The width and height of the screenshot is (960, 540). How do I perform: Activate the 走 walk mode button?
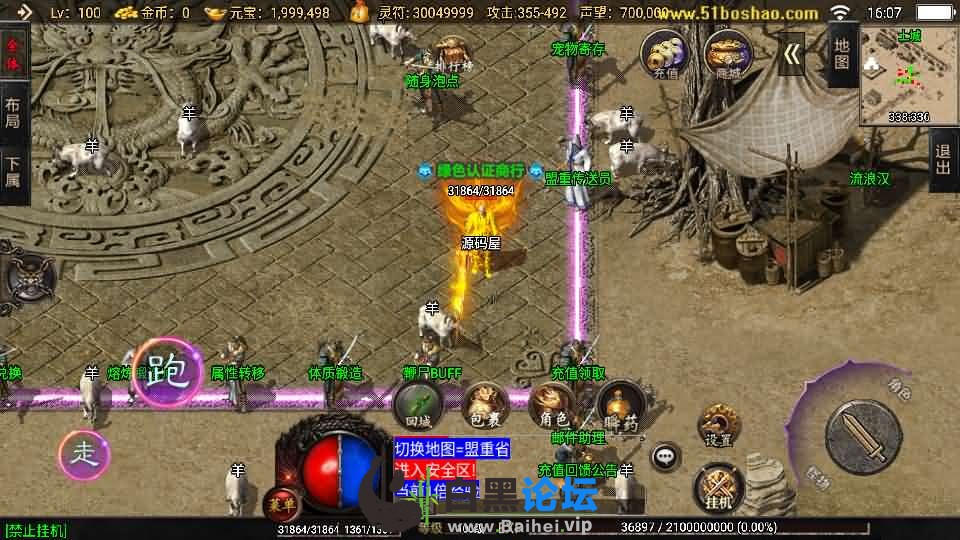coord(83,455)
